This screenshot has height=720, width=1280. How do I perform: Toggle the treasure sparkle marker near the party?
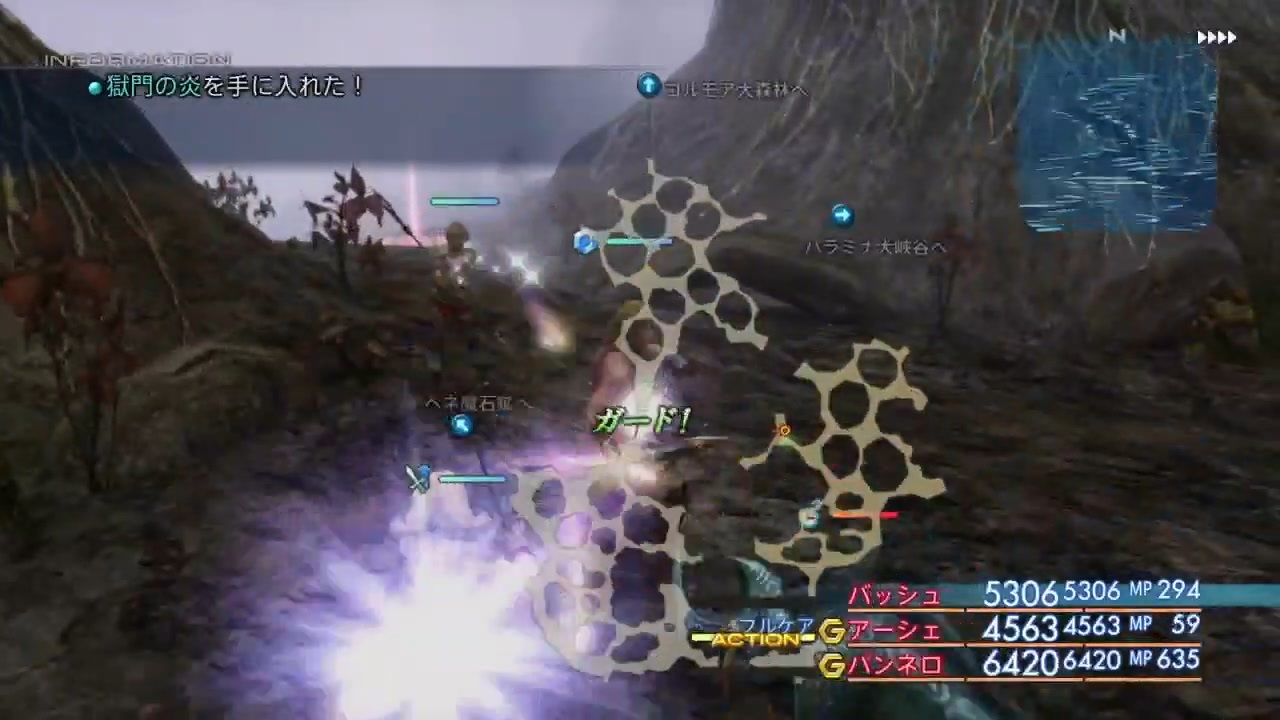tap(783, 430)
